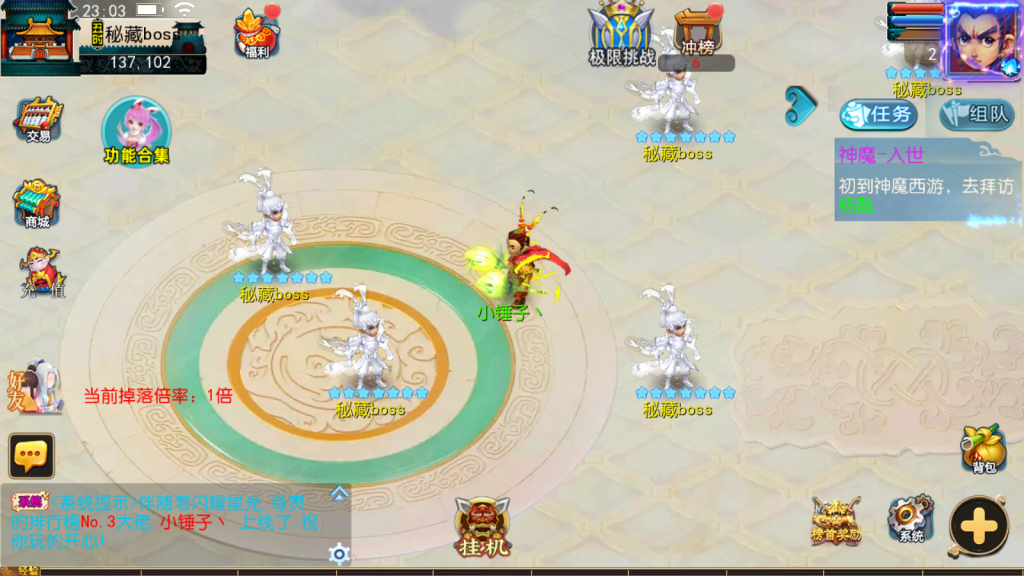Switch to the 任务 quest tab
1024x576 pixels.
point(878,114)
